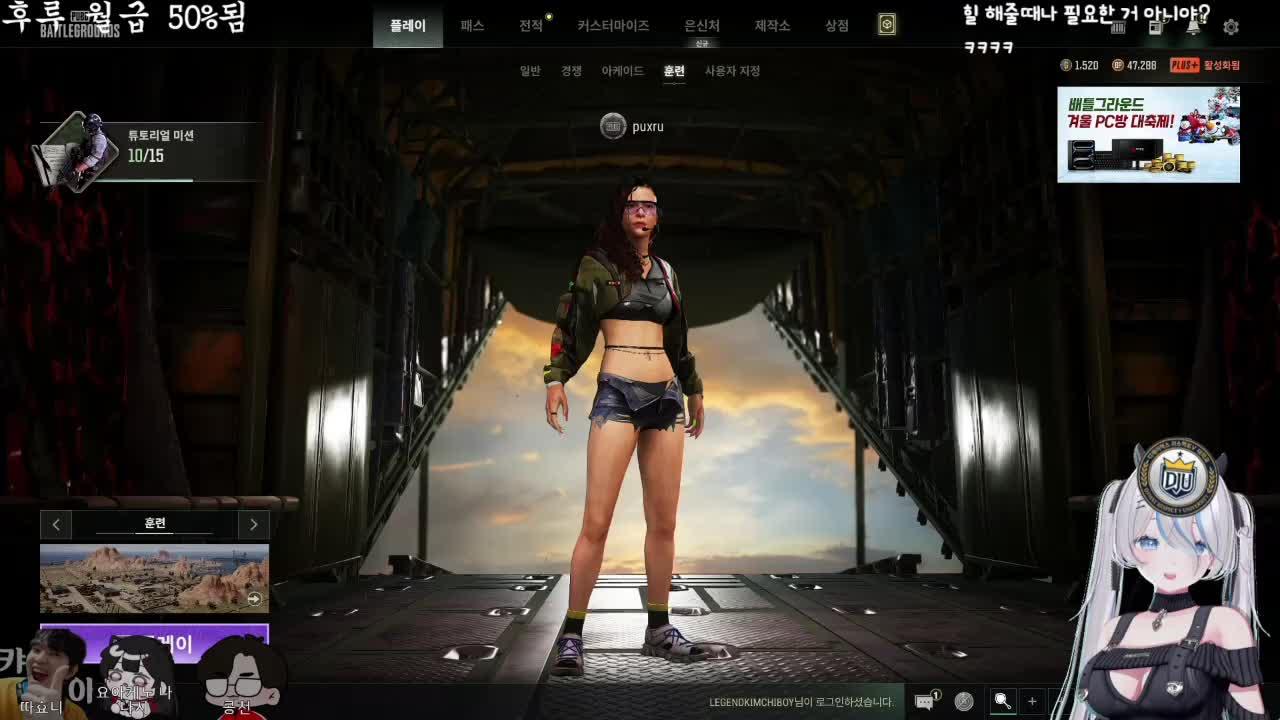This screenshot has height=720, width=1280.
Task: Click the supply crate icon beside 상점 menu
Action: pos(886,25)
